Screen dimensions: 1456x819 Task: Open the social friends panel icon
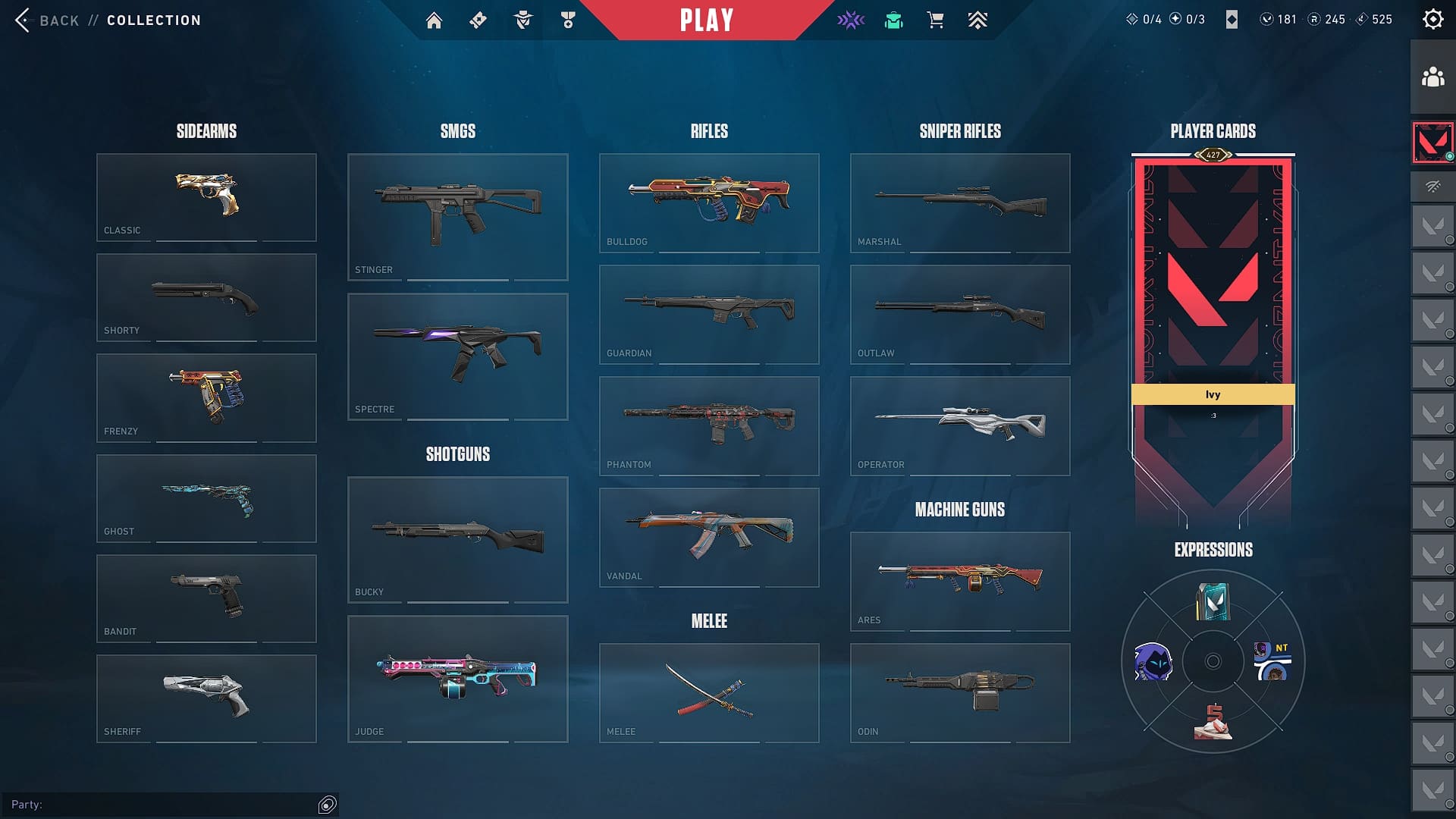point(1432,77)
